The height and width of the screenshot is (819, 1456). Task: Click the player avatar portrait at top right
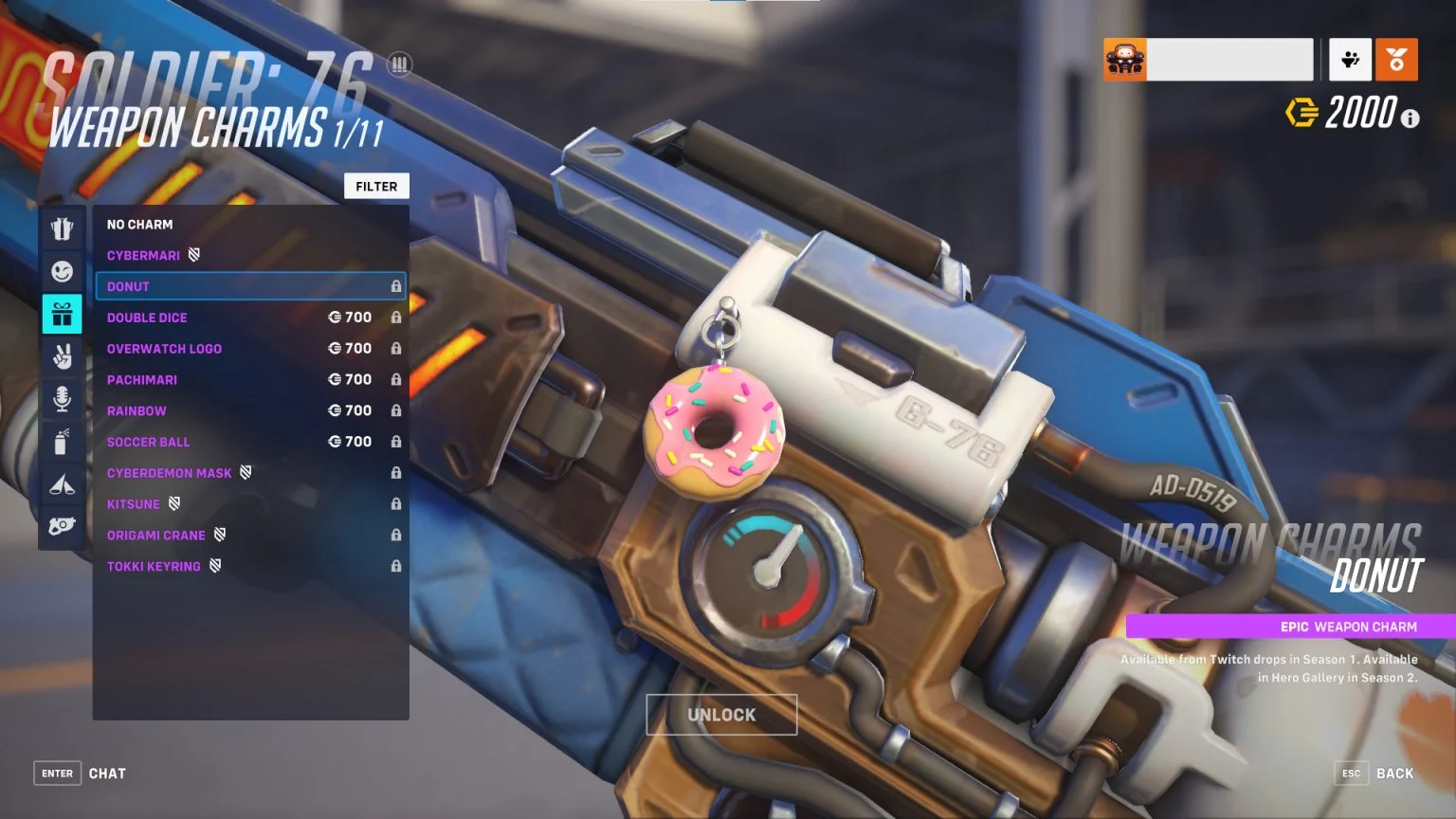pyautogui.click(x=1124, y=59)
